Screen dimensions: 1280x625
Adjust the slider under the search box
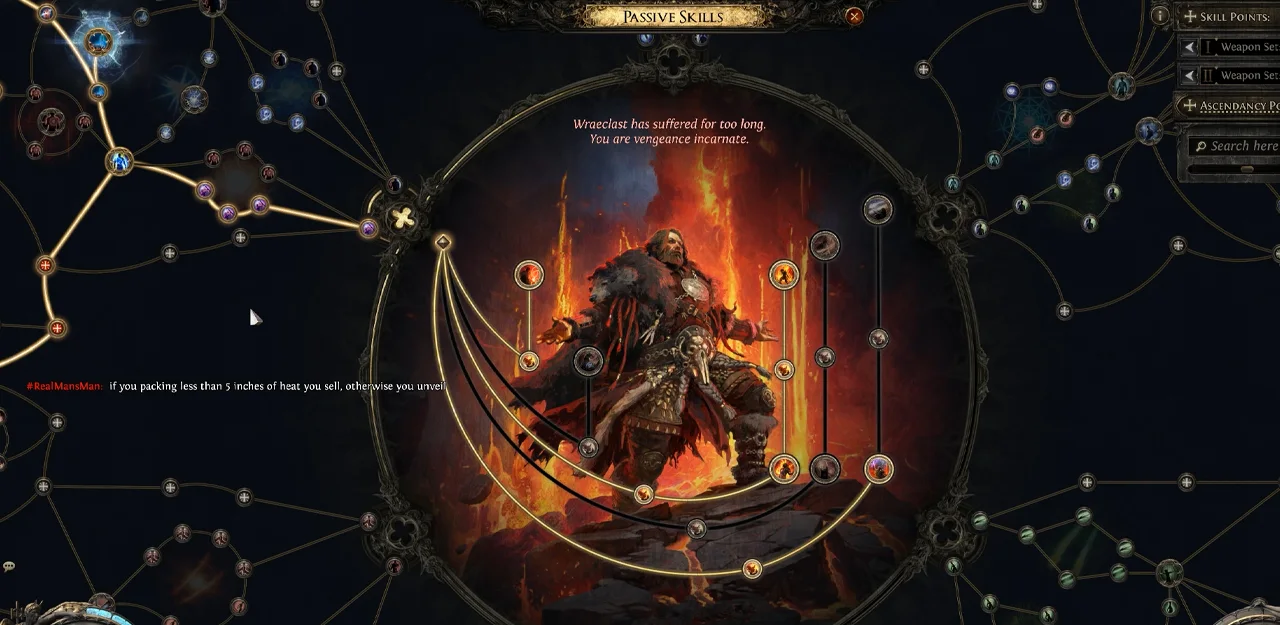point(1246,169)
